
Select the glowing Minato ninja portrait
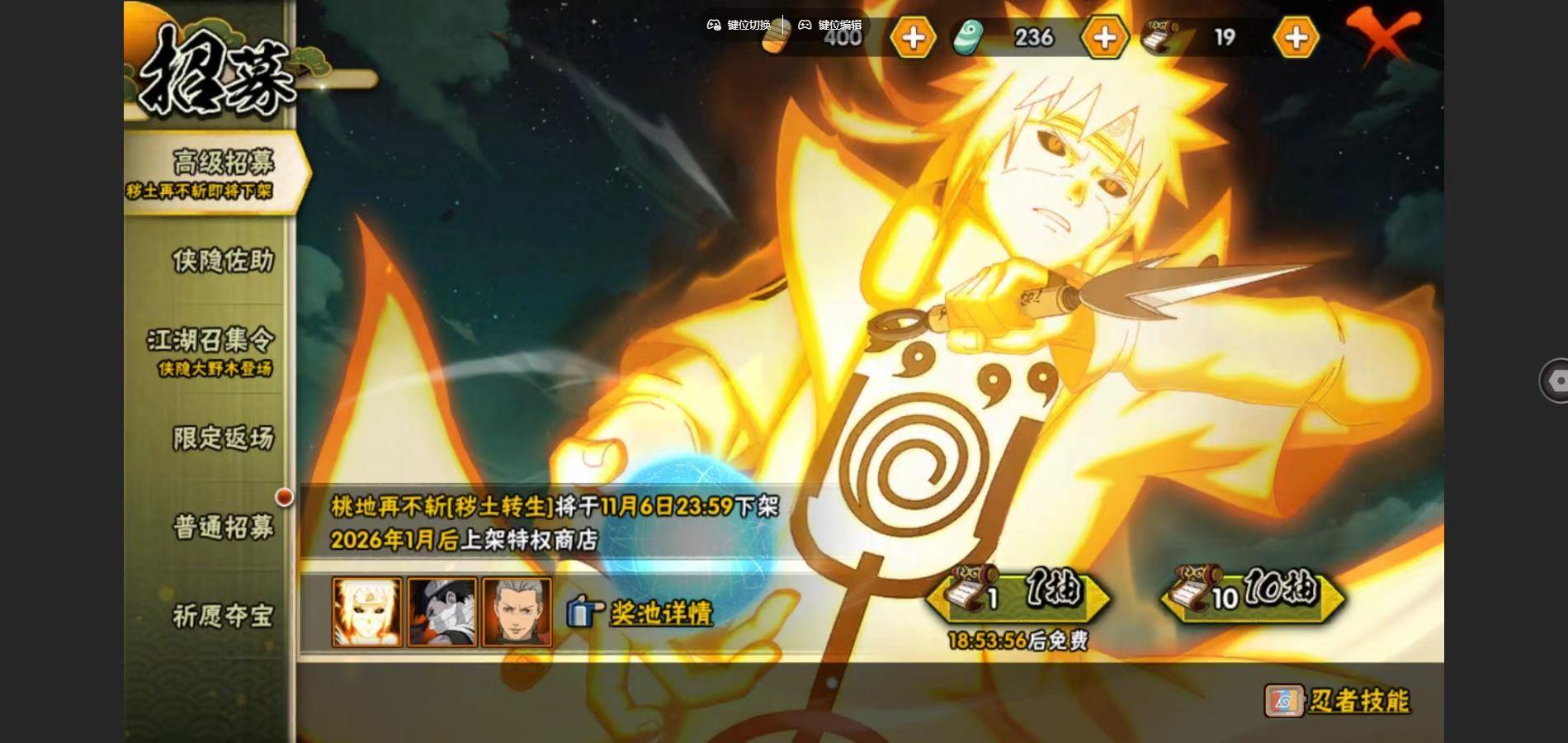click(x=367, y=612)
